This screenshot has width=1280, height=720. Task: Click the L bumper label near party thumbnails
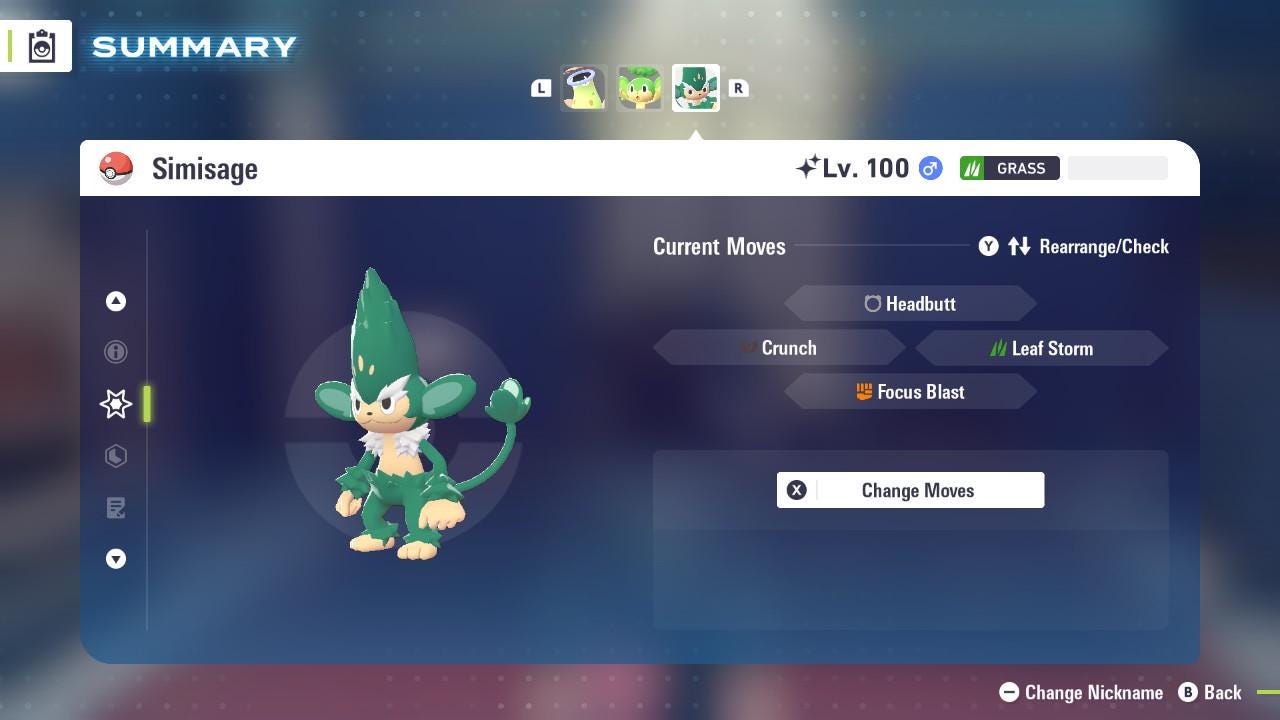click(x=541, y=88)
